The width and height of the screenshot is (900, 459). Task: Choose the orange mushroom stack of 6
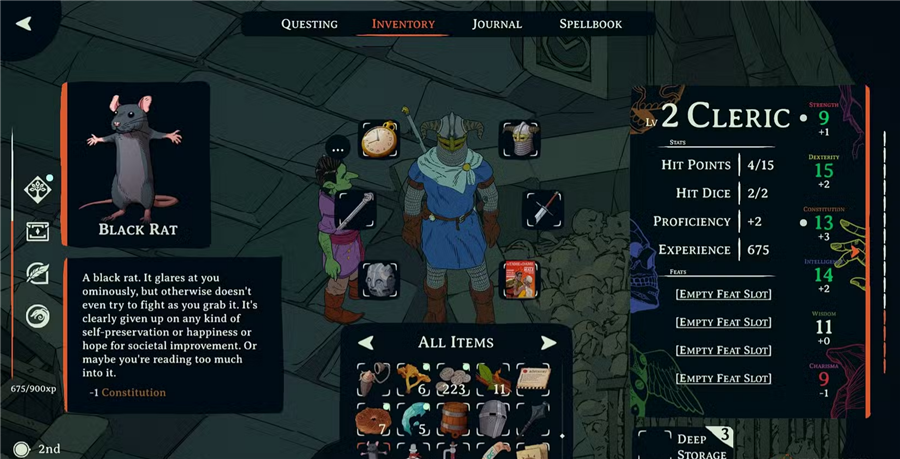pyautogui.click(x=415, y=380)
